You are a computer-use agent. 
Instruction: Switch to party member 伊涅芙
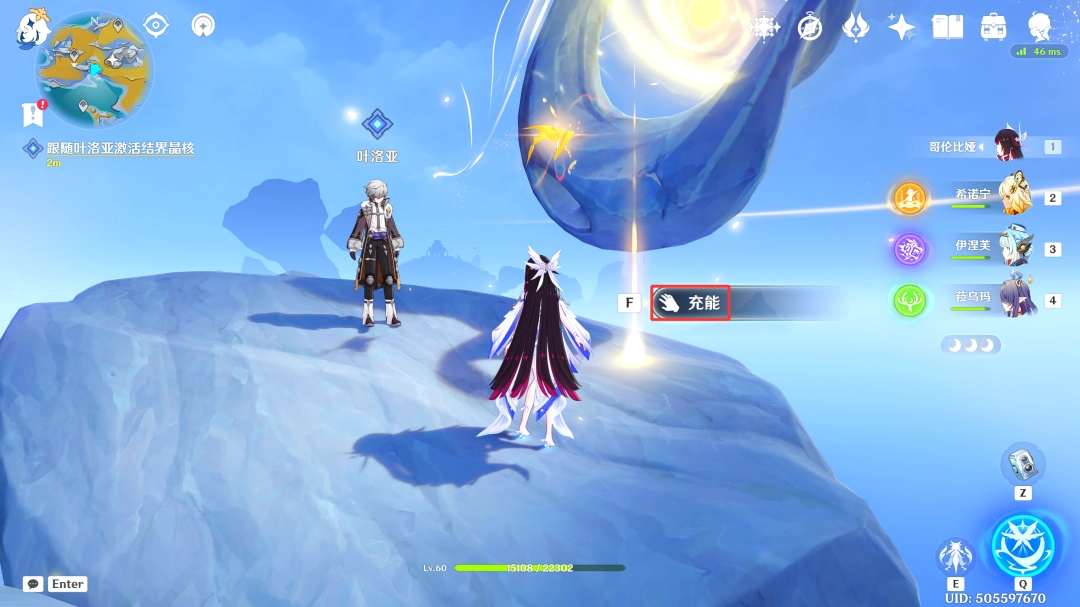[1015, 248]
